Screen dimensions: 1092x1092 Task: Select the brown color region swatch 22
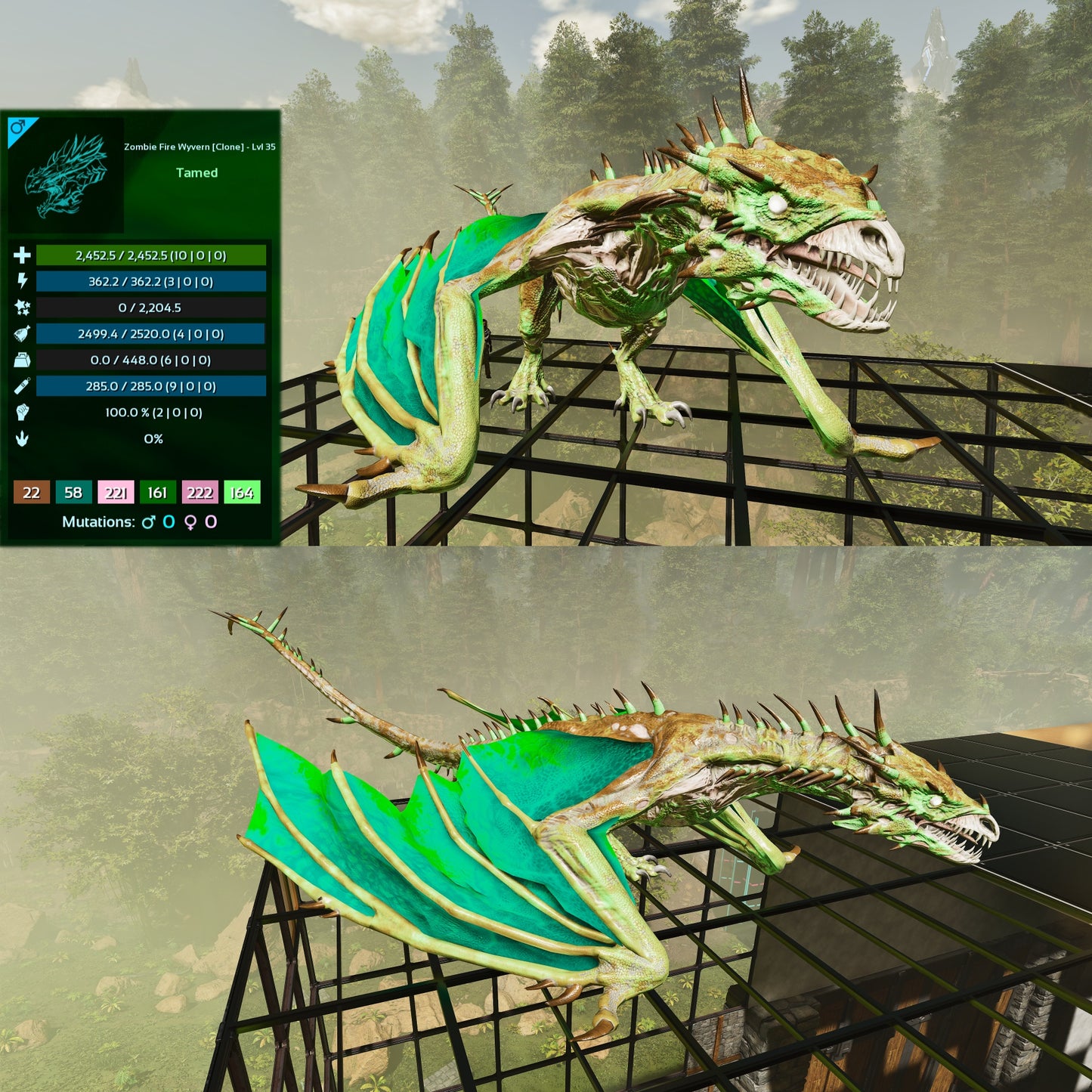(x=31, y=493)
